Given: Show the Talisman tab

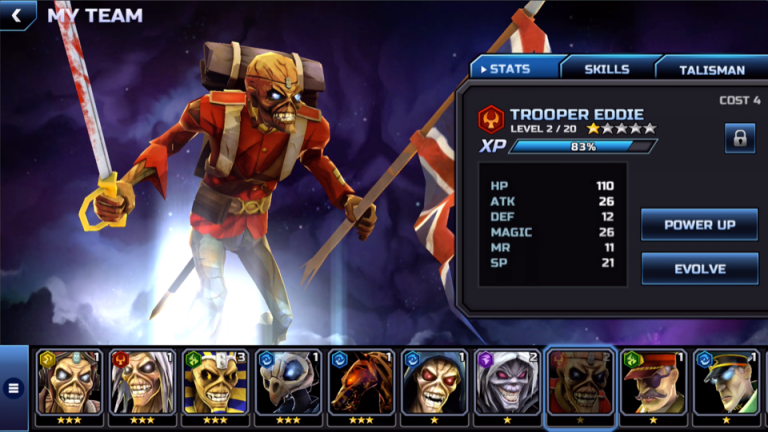Looking at the screenshot, I should [x=711, y=69].
